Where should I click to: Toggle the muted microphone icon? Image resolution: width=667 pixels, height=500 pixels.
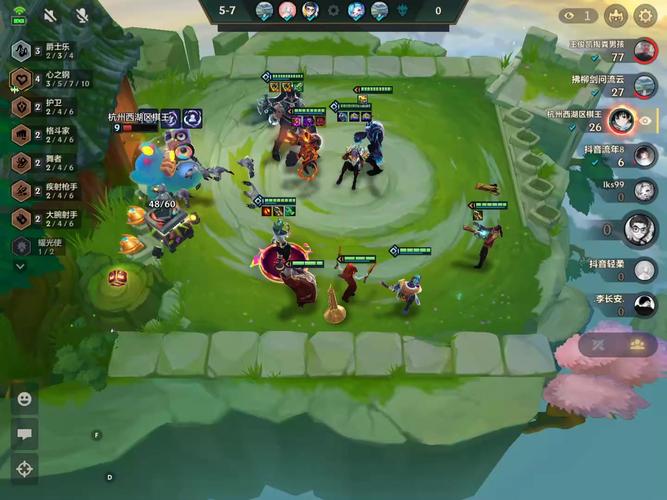click(81, 16)
